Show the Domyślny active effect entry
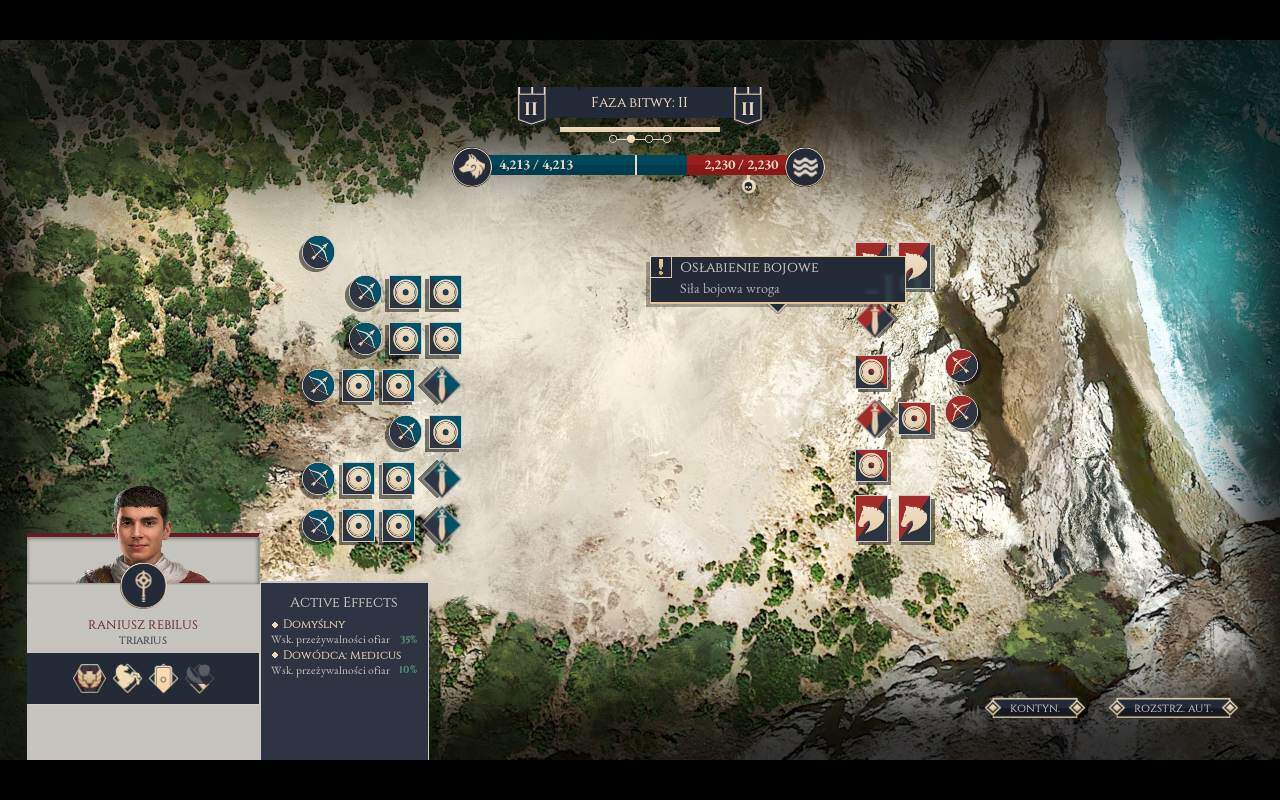Image resolution: width=1280 pixels, height=800 pixels. pyautogui.click(x=314, y=624)
